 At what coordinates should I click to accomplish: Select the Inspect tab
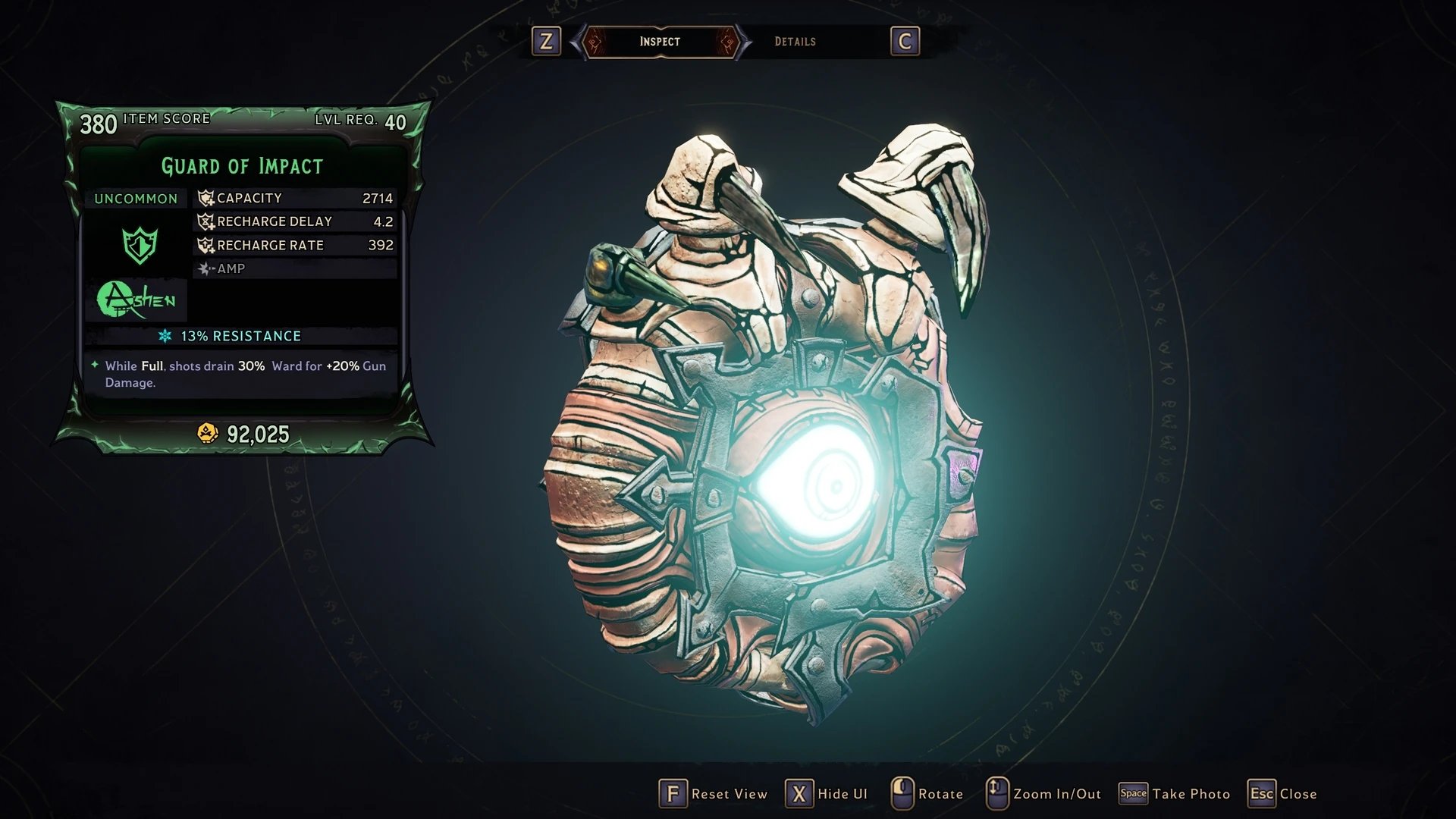point(660,42)
